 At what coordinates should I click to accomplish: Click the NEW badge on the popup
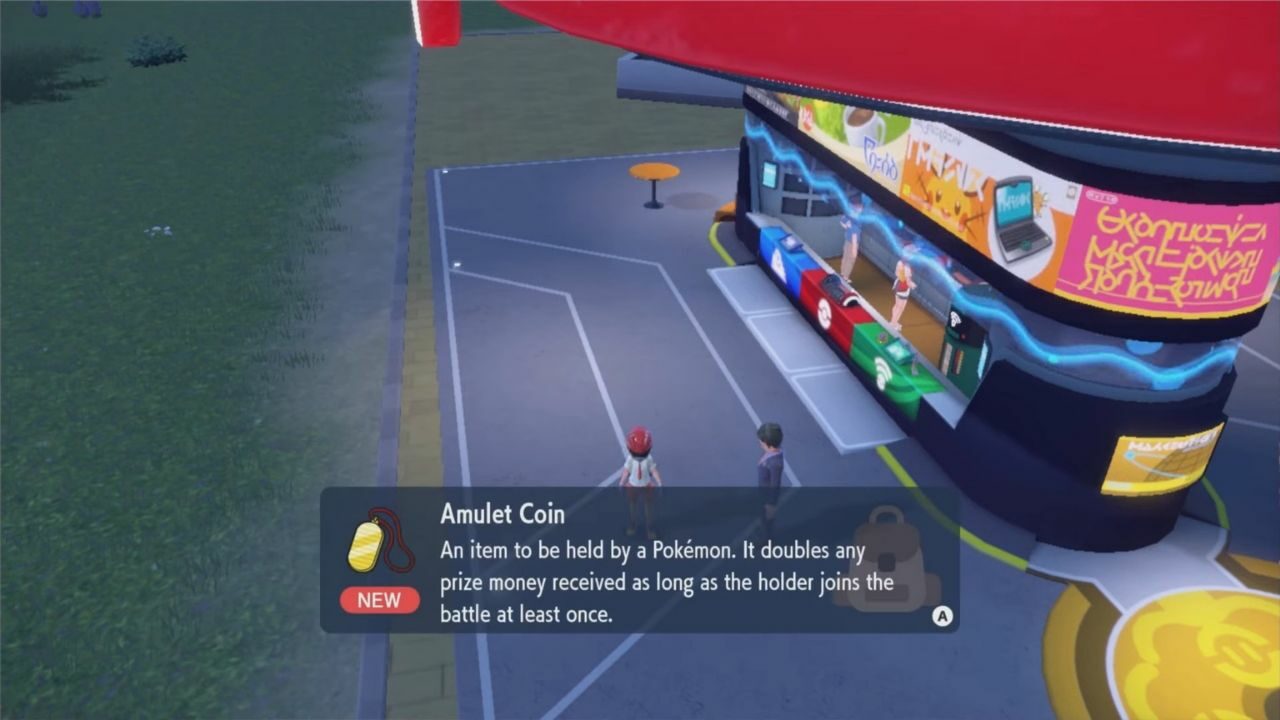point(378,600)
